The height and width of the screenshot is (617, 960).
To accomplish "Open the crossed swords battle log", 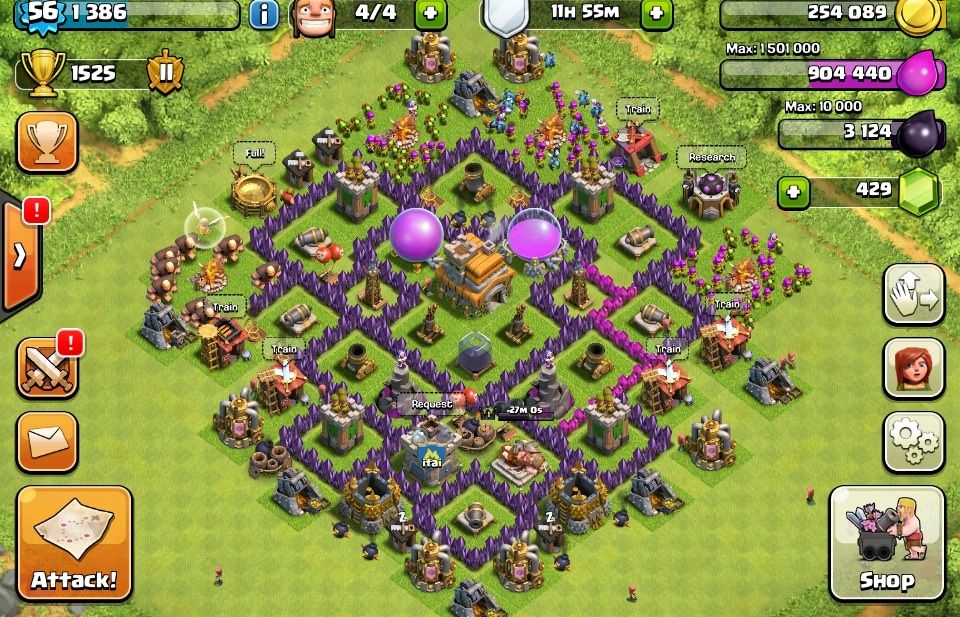I will point(47,368).
